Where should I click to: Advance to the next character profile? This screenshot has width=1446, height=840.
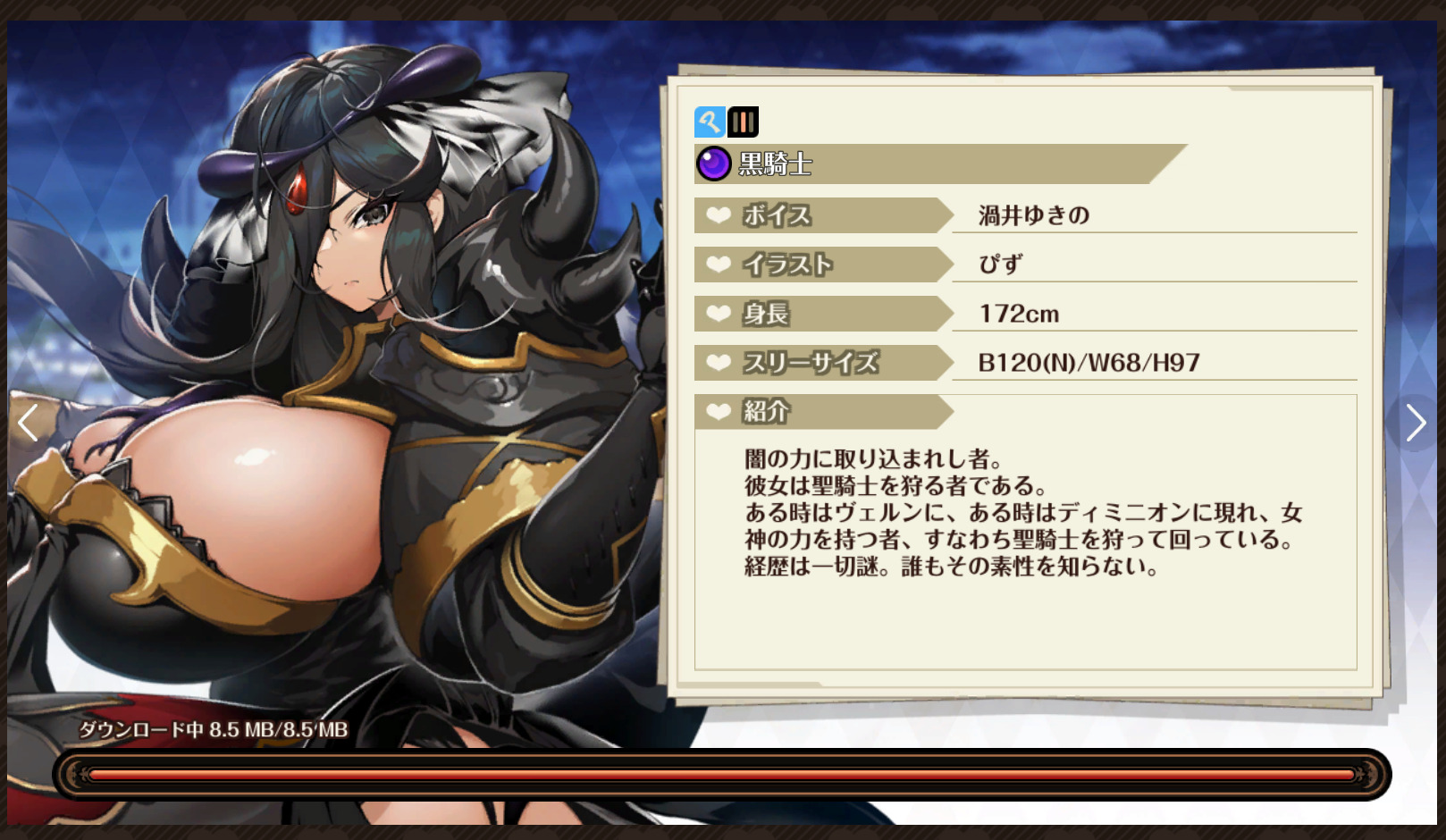pos(1415,423)
